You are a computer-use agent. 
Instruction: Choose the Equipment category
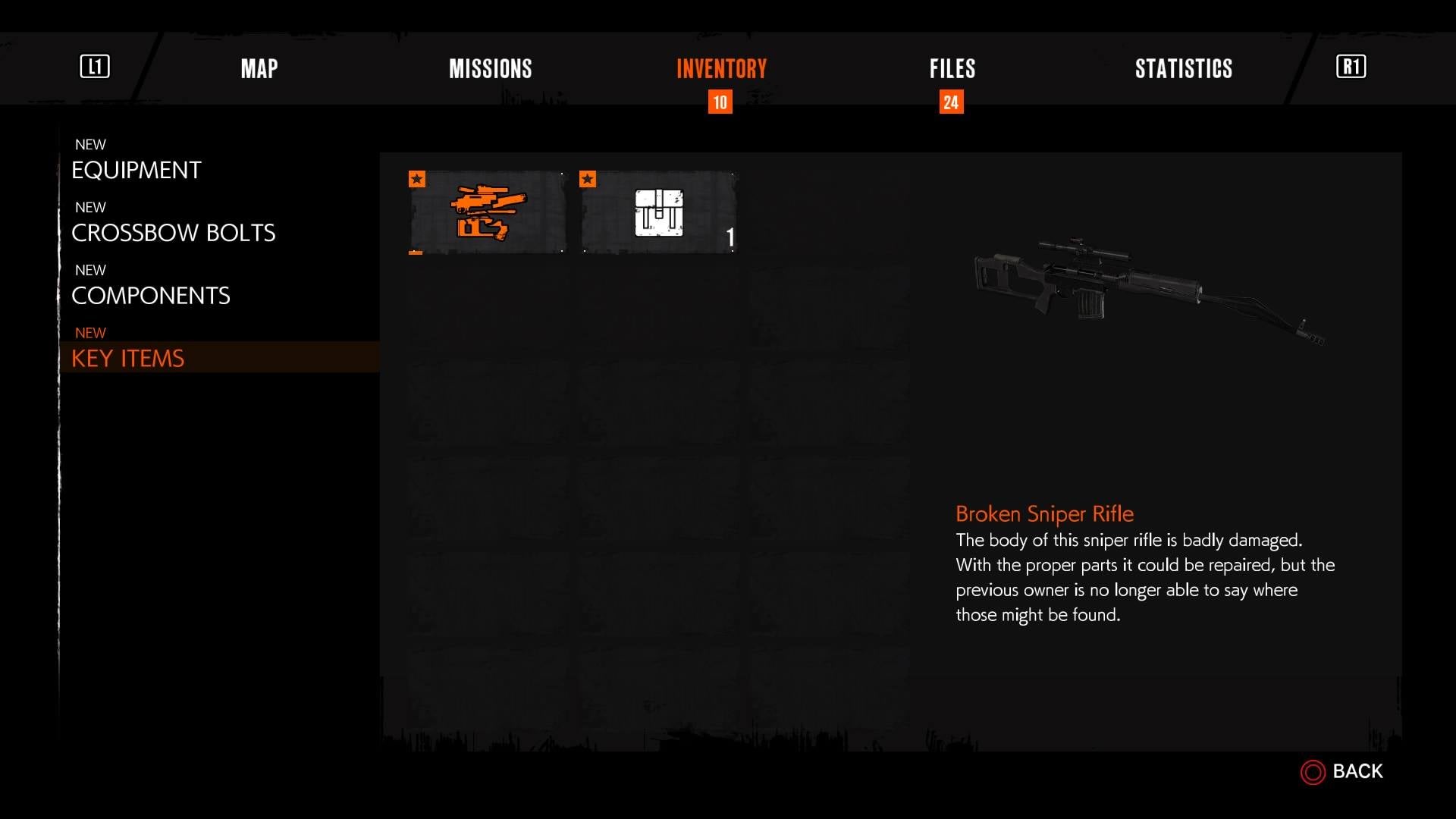point(136,170)
